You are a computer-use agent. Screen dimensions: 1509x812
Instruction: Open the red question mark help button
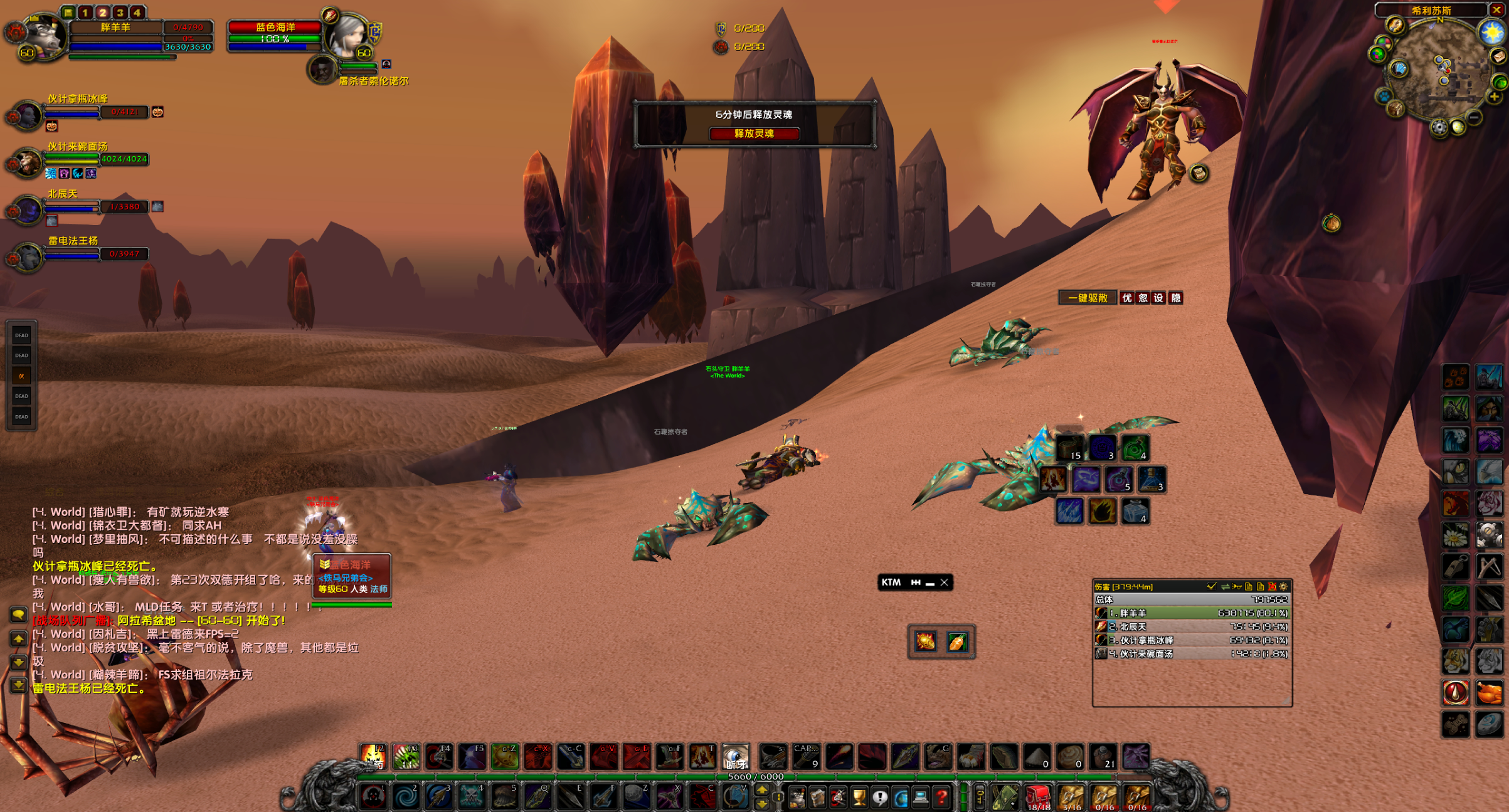pyautogui.click(x=941, y=797)
